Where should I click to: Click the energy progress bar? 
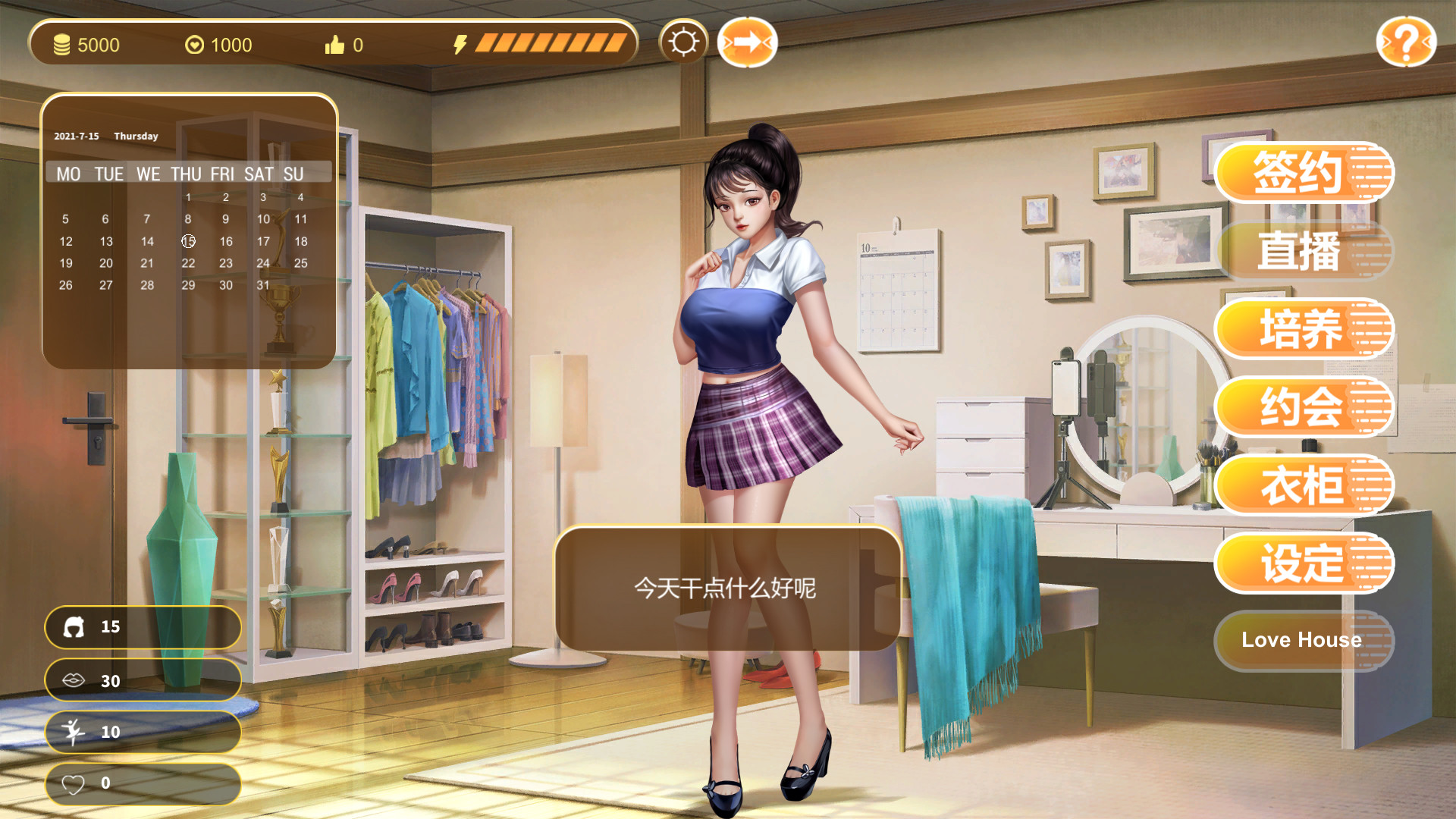point(550,44)
